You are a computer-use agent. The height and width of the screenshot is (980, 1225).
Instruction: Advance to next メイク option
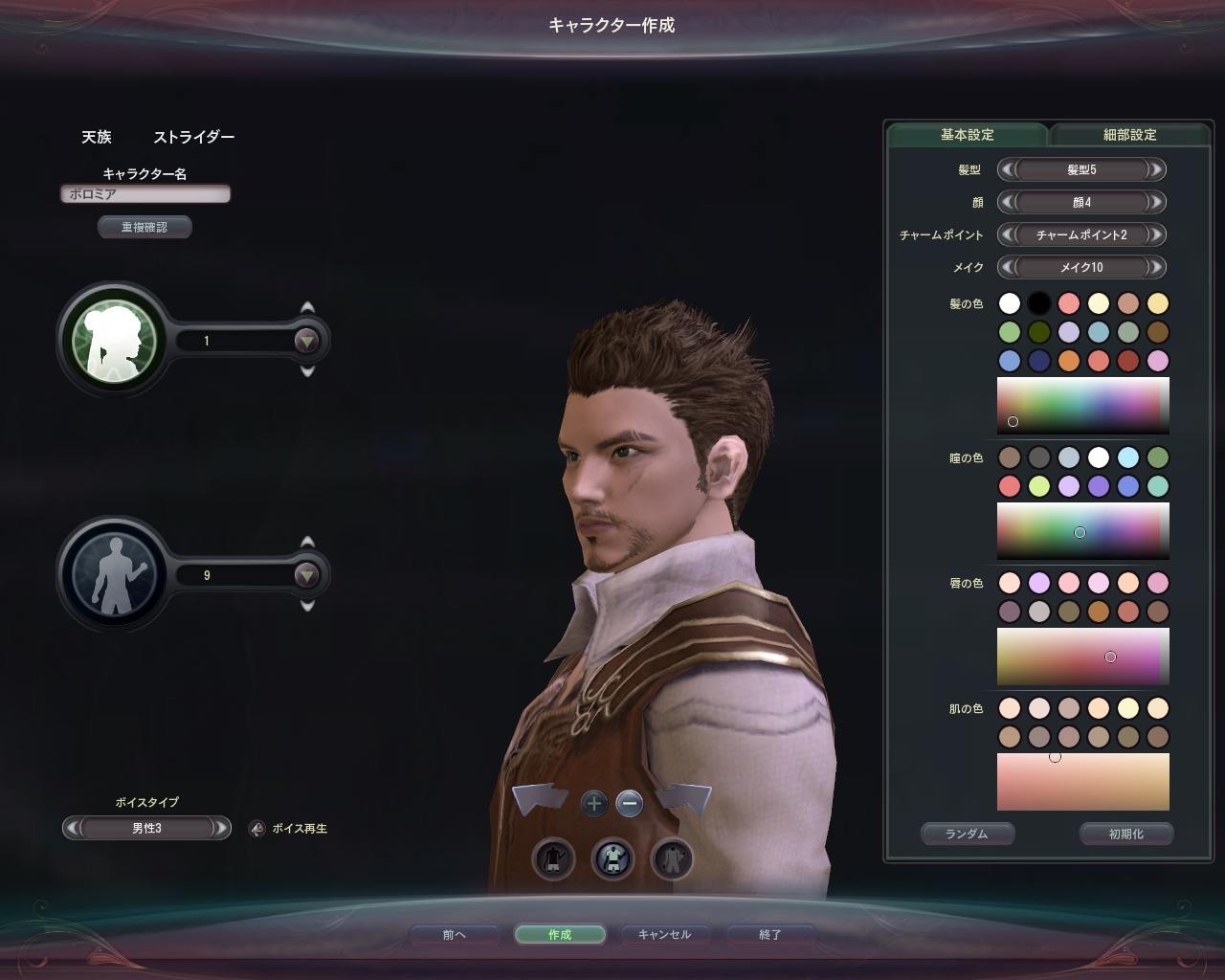coord(1156,268)
